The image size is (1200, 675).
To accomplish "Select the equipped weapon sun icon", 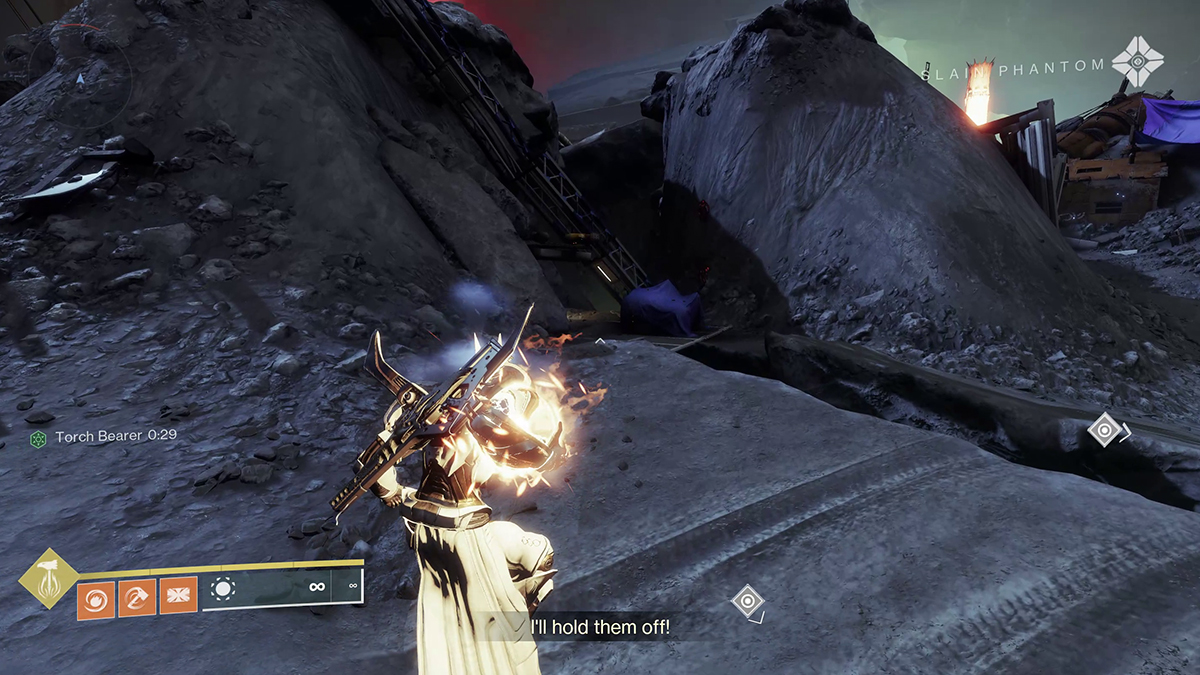I will click(x=223, y=590).
